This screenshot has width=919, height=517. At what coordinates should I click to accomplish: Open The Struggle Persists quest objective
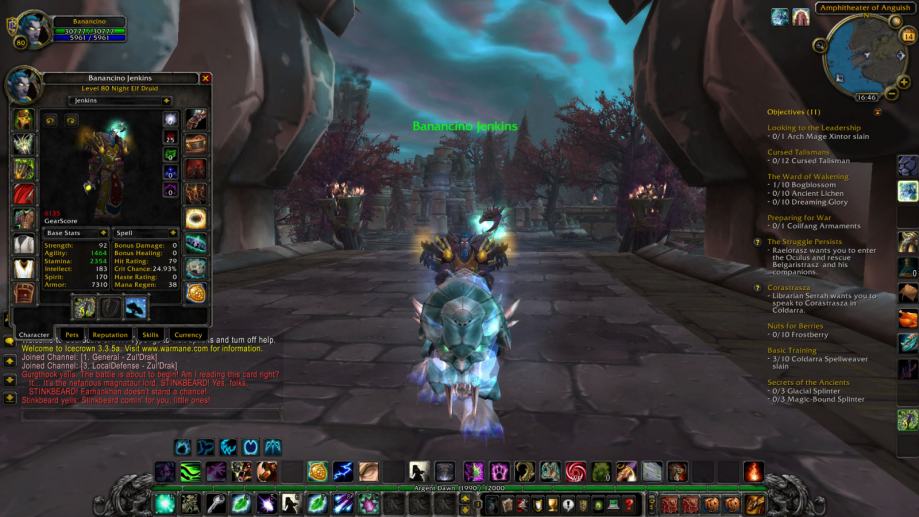click(804, 241)
